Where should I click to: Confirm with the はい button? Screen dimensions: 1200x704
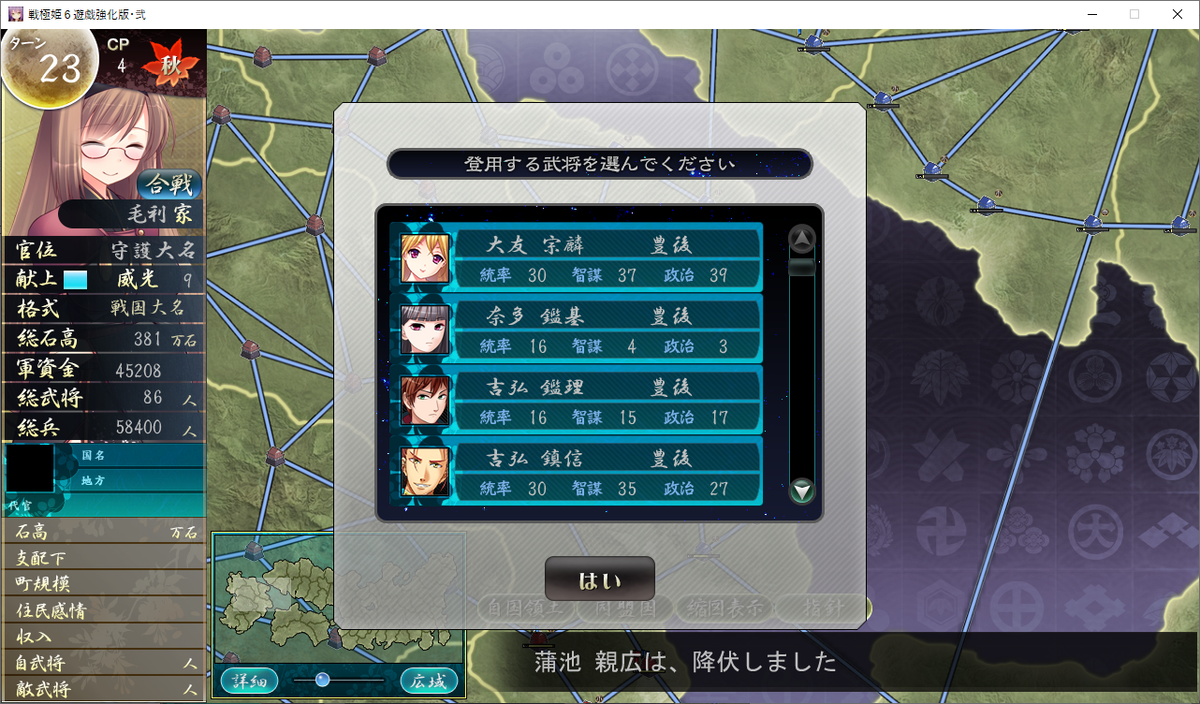point(599,580)
